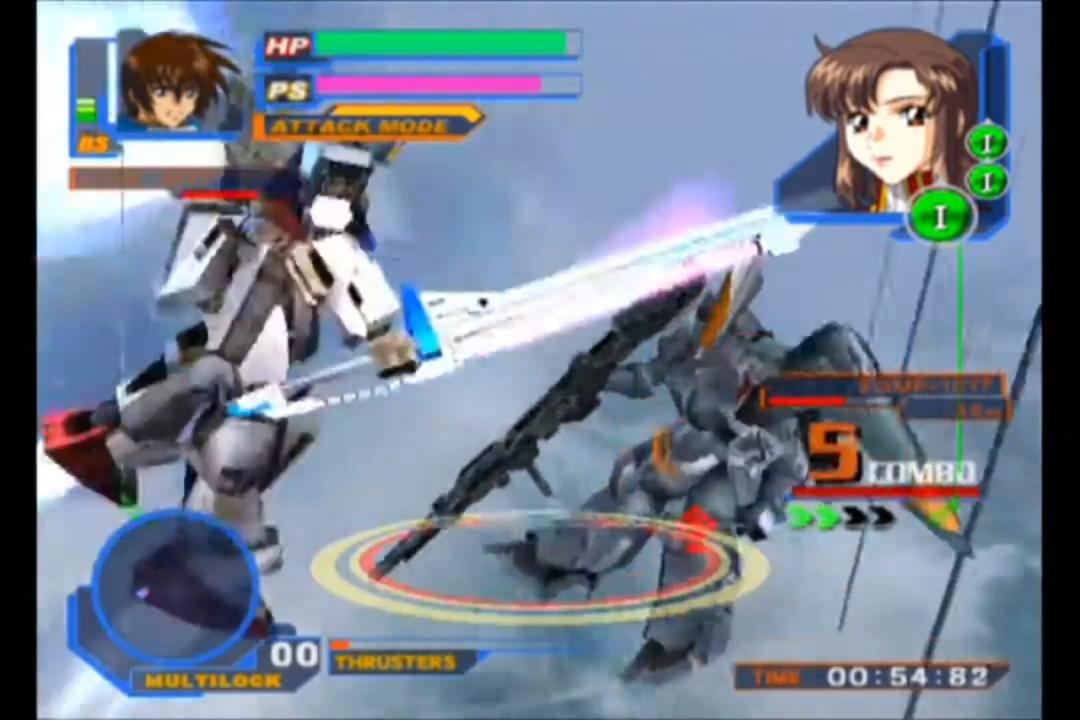Viewport: 1080px width, 720px height.
Task: Click the female captain's portrait
Action: pyautogui.click(x=888, y=118)
